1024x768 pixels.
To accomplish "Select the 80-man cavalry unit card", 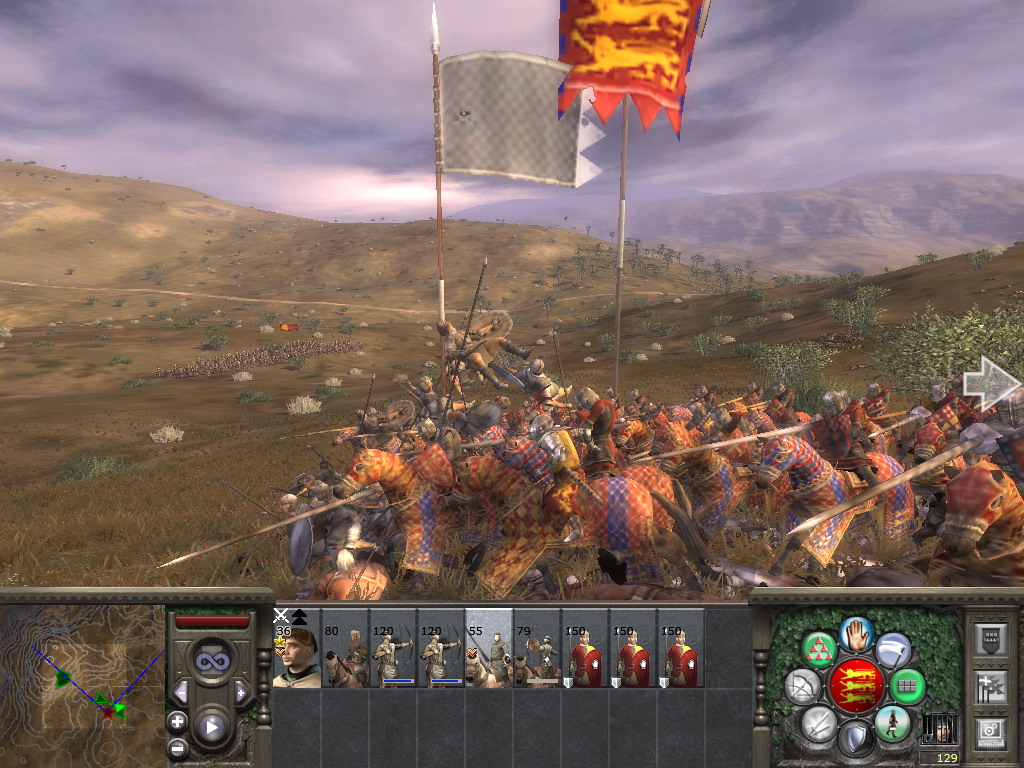I will tap(345, 650).
